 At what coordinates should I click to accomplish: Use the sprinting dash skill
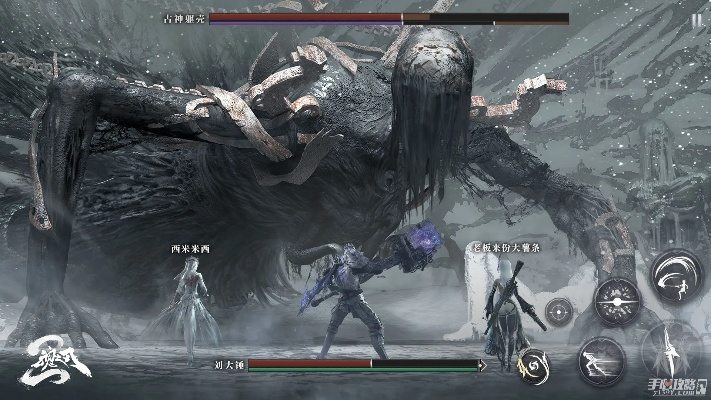[x=601, y=358]
